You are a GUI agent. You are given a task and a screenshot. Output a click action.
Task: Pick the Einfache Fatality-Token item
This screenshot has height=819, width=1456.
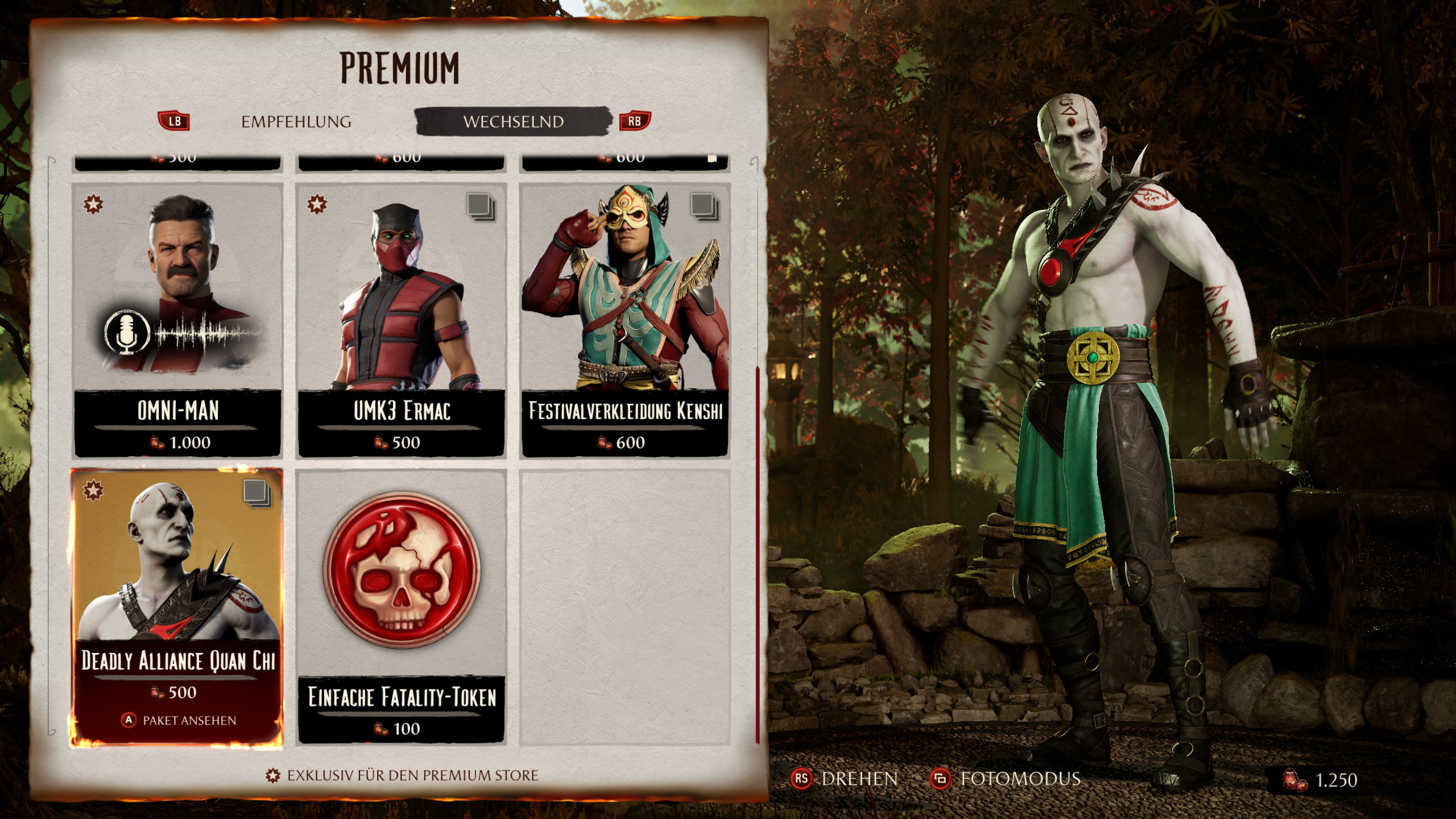click(402, 607)
